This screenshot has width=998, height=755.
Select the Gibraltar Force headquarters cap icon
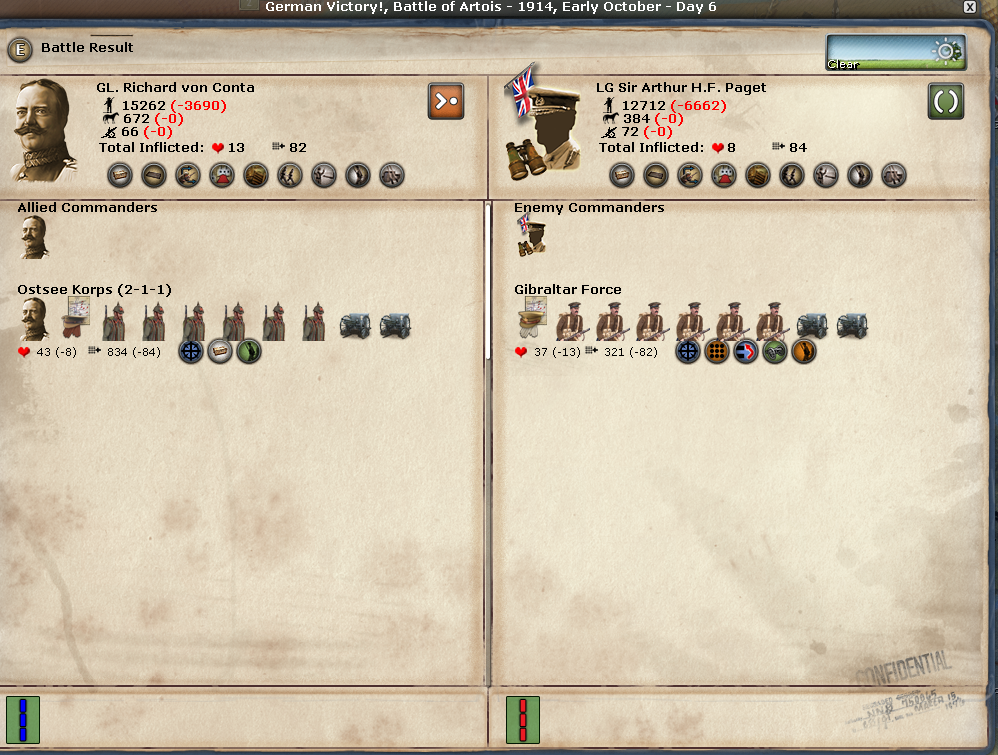(532, 322)
